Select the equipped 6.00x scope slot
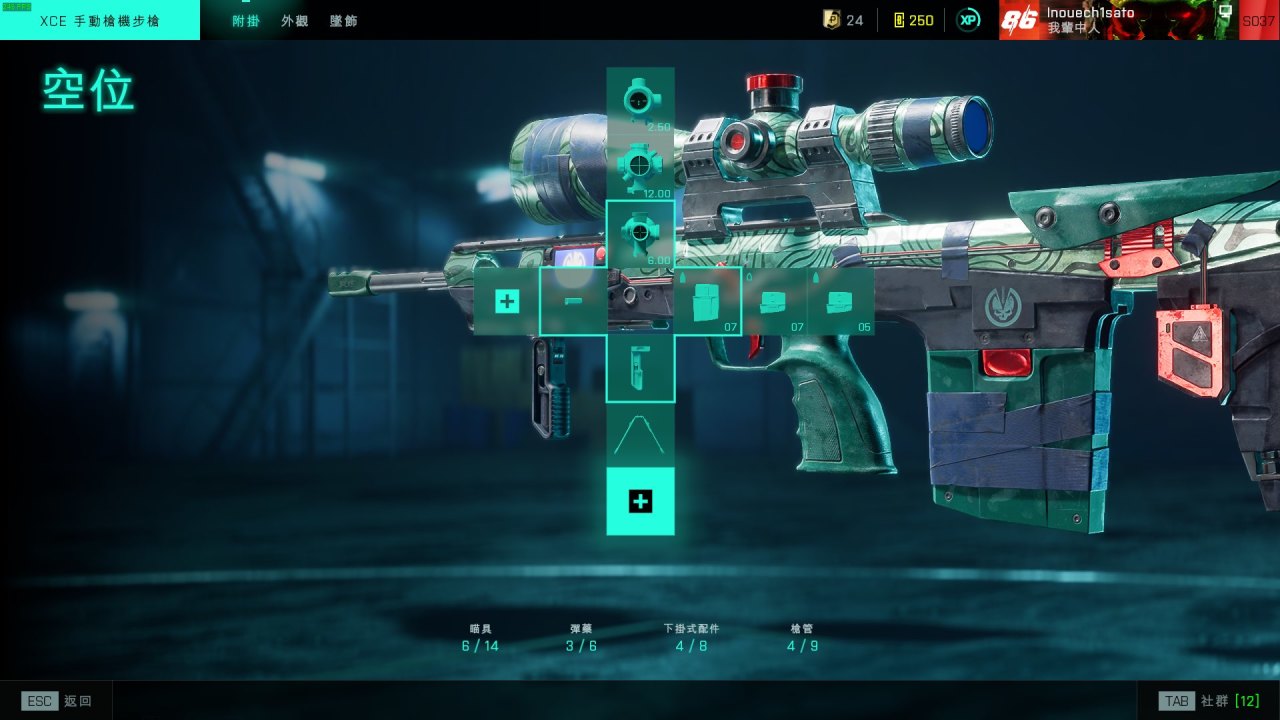 (640, 233)
